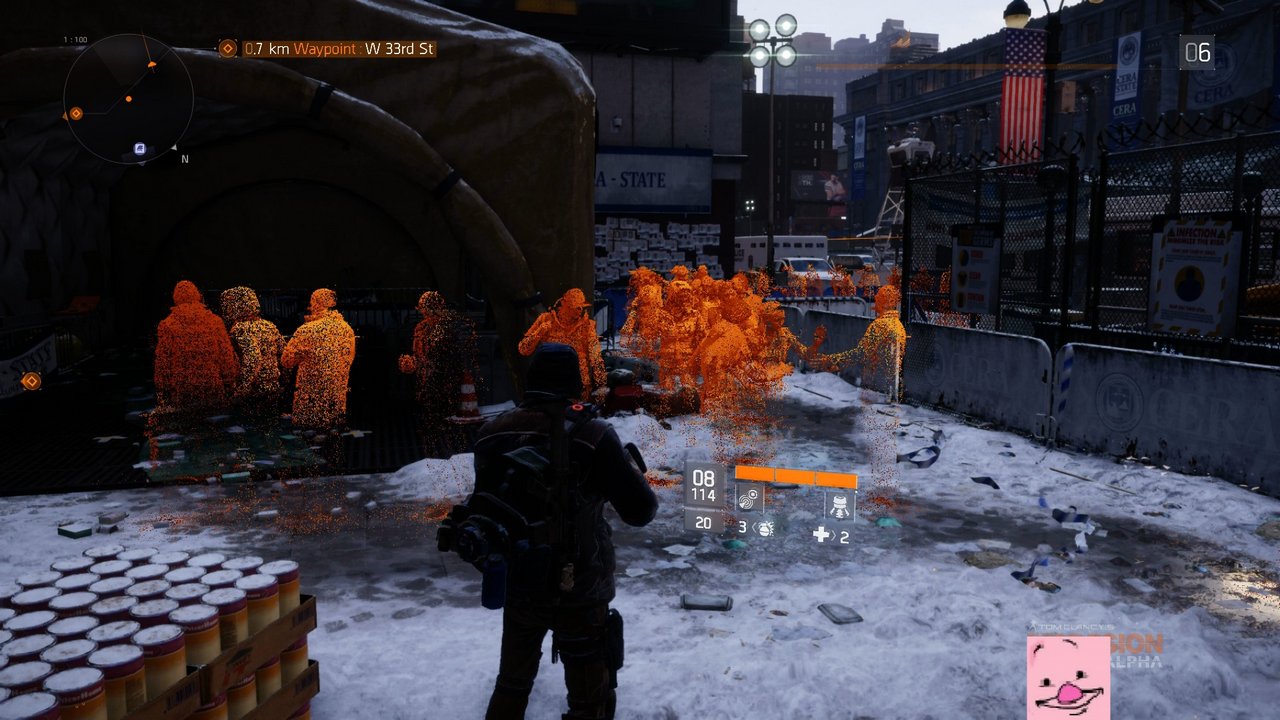Click the 08 magazine ammo counter
This screenshot has height=720, width=1280.
point(704,478)
